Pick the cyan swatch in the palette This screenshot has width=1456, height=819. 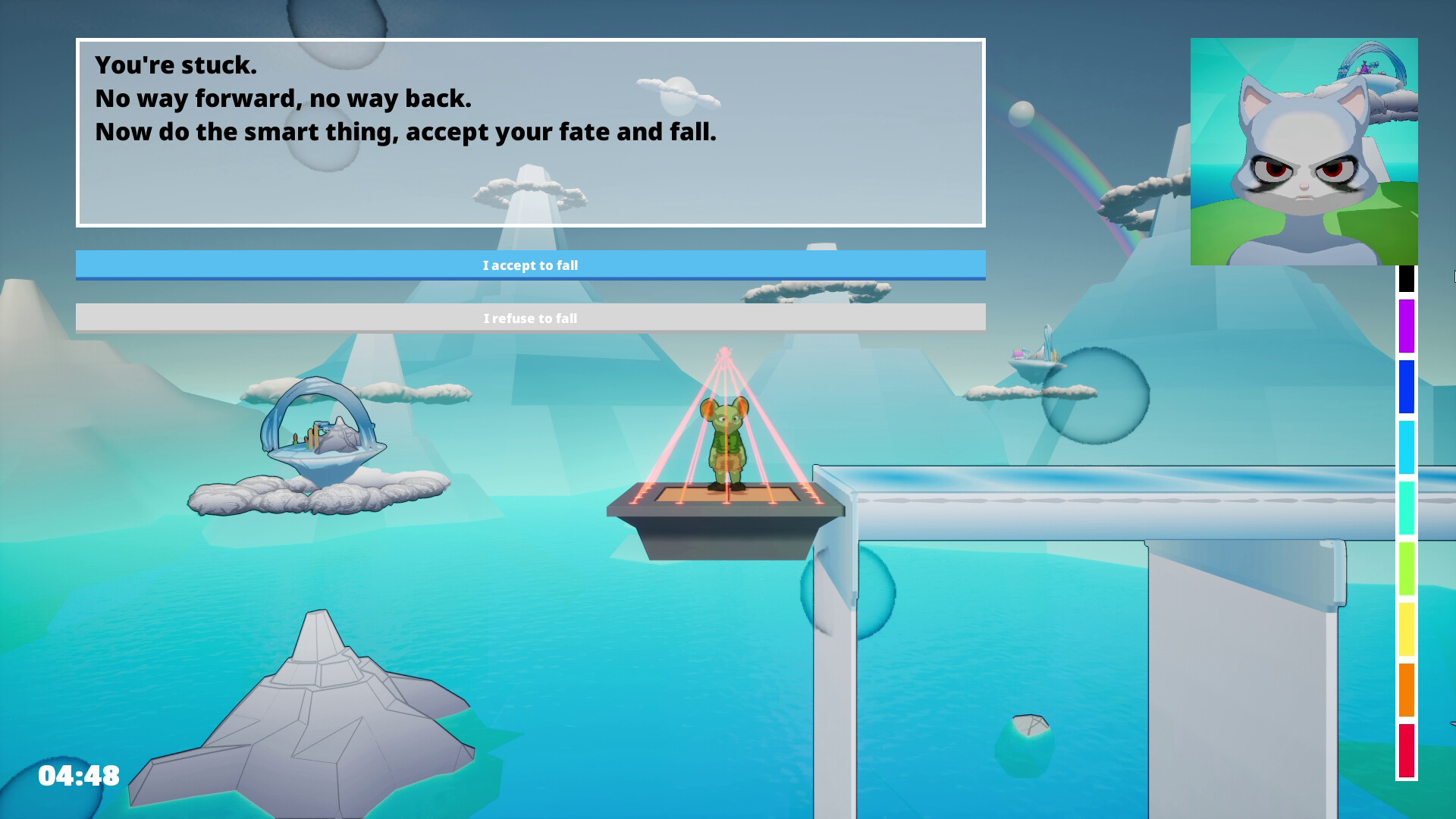(x=1407, y=444)
